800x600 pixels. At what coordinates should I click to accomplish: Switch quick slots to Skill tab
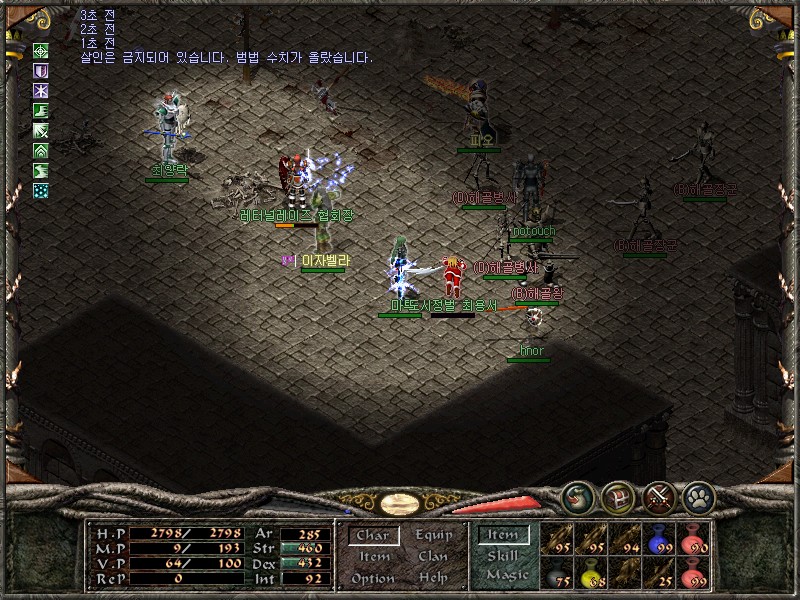point(502,556)
